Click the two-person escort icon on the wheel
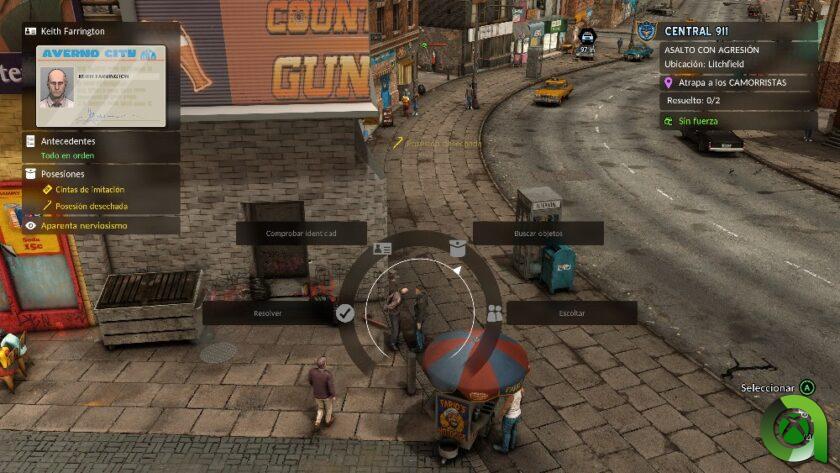 (494, 313)
